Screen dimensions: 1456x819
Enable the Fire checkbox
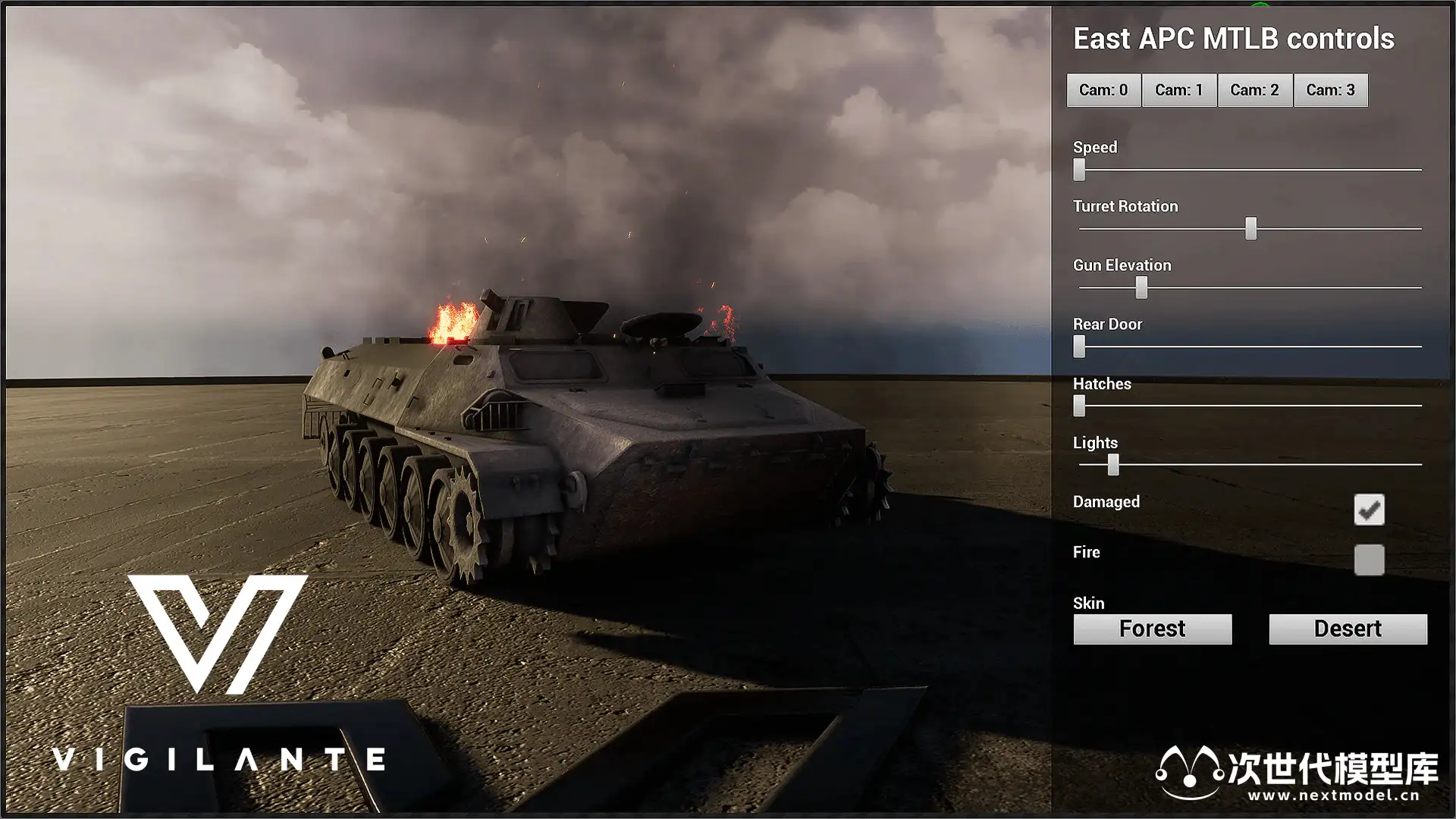pyautogui.click(x=1369, y=560)
